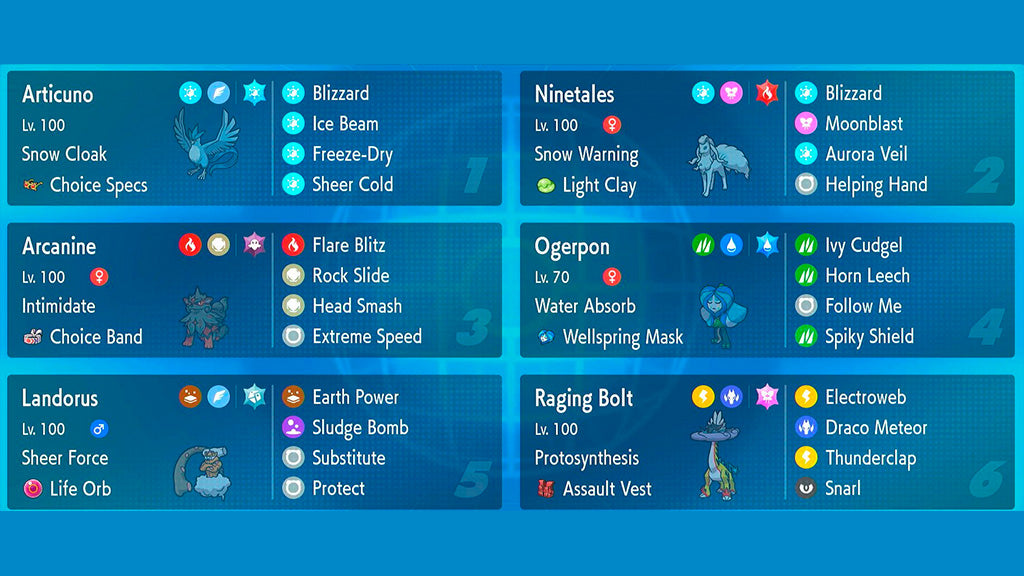The height and width of the screenshot is (576, 1024).
Task: Click Arcanine's Extreme Speed move
Action: click(366, 337)
